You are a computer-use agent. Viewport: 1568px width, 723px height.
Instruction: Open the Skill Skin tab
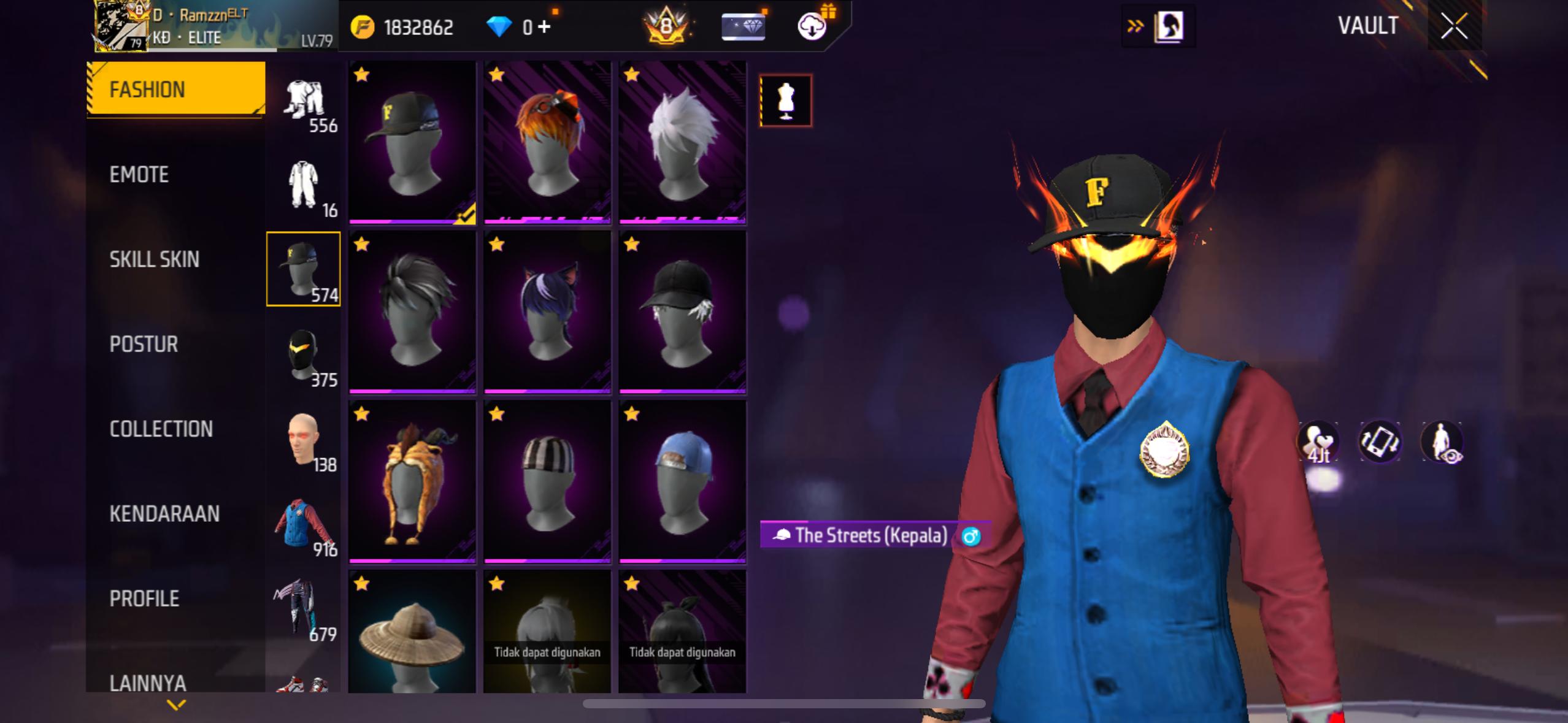[155, 259]
